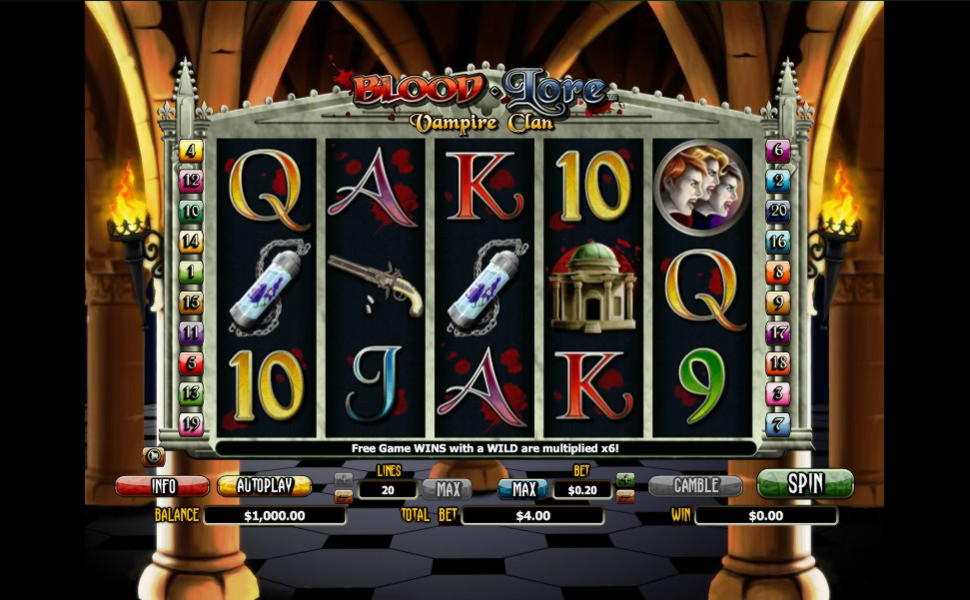Select payline 4 marker
The height and width of the screenshot is (600, 970).
pos(191,151)
